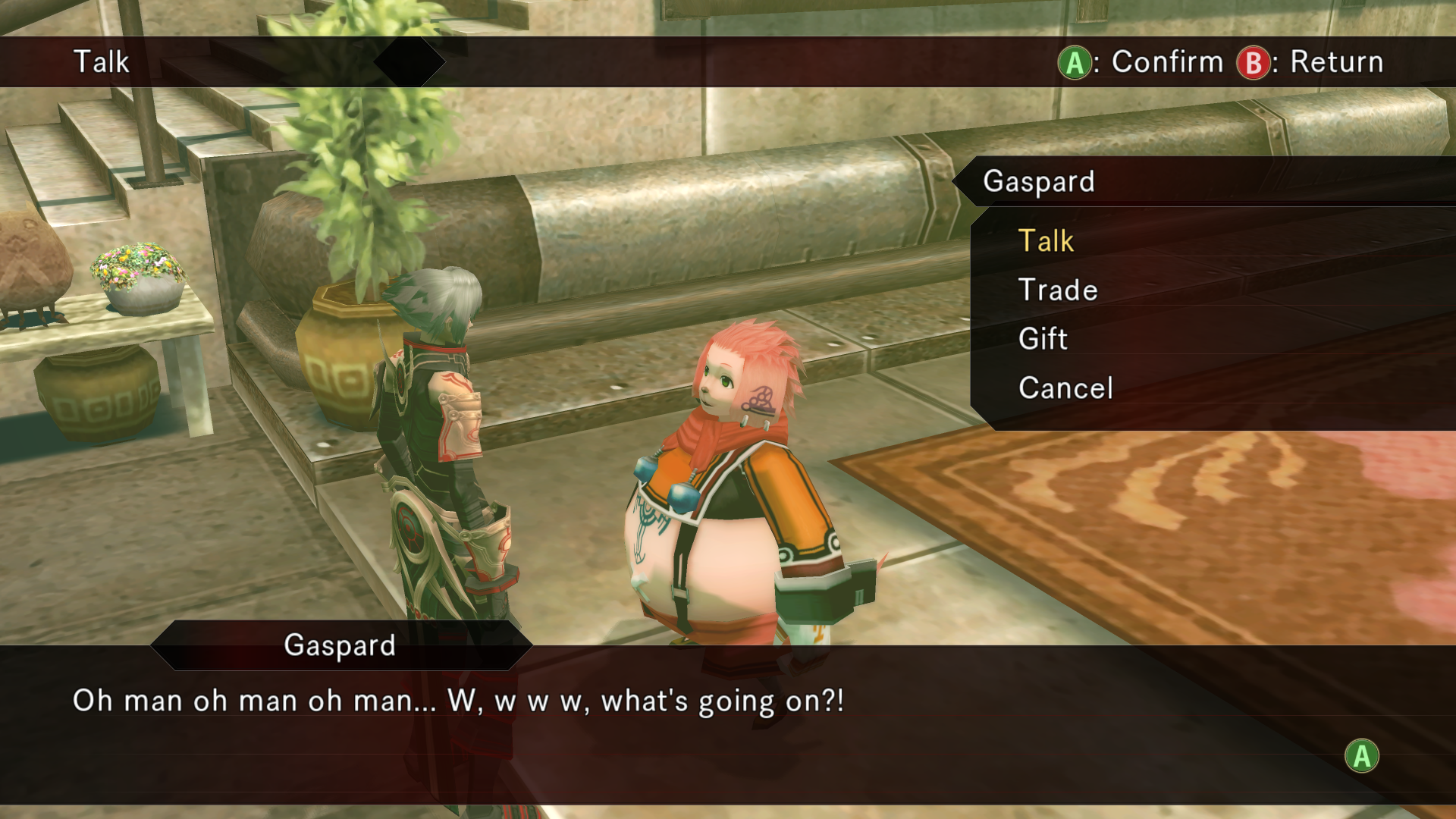1456x819 pixels.
Task: Choose the Trade option
Action: [x=1058, y=290]
